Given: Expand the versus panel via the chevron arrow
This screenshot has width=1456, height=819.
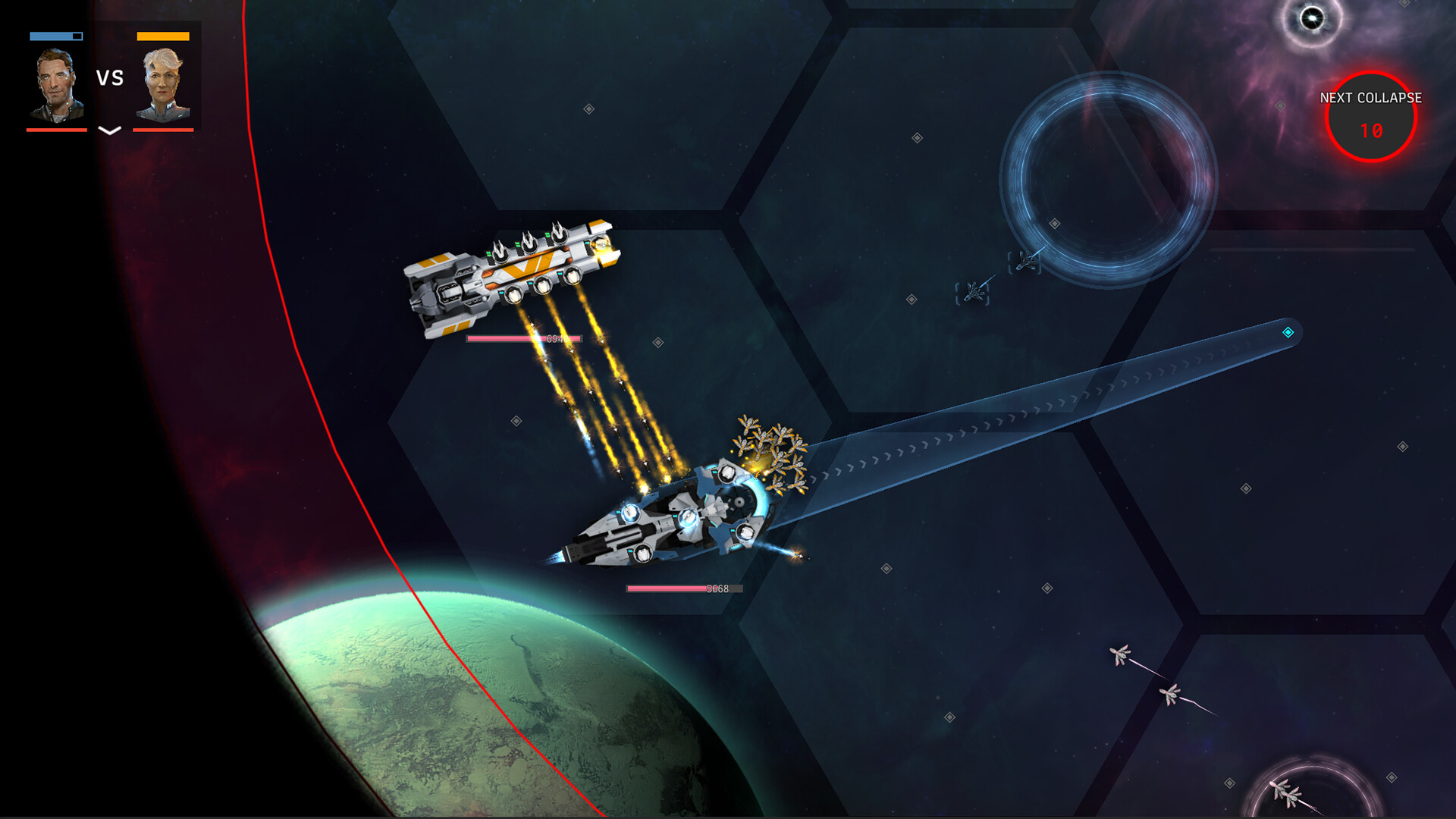Looking at the screenshot, I should click(108, 129).
